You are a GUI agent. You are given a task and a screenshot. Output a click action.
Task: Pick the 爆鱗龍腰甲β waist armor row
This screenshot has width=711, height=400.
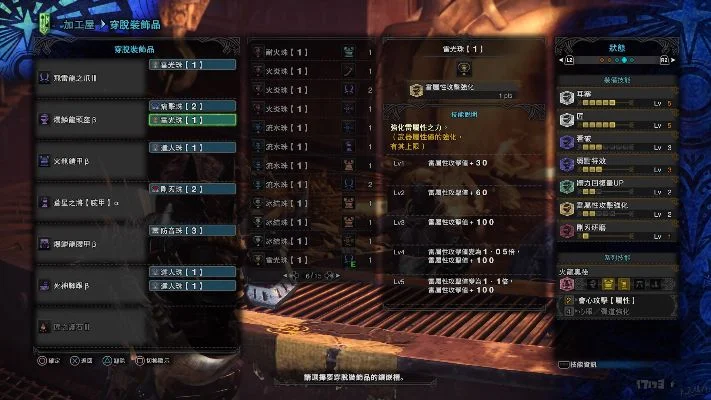tap(90, 244)
